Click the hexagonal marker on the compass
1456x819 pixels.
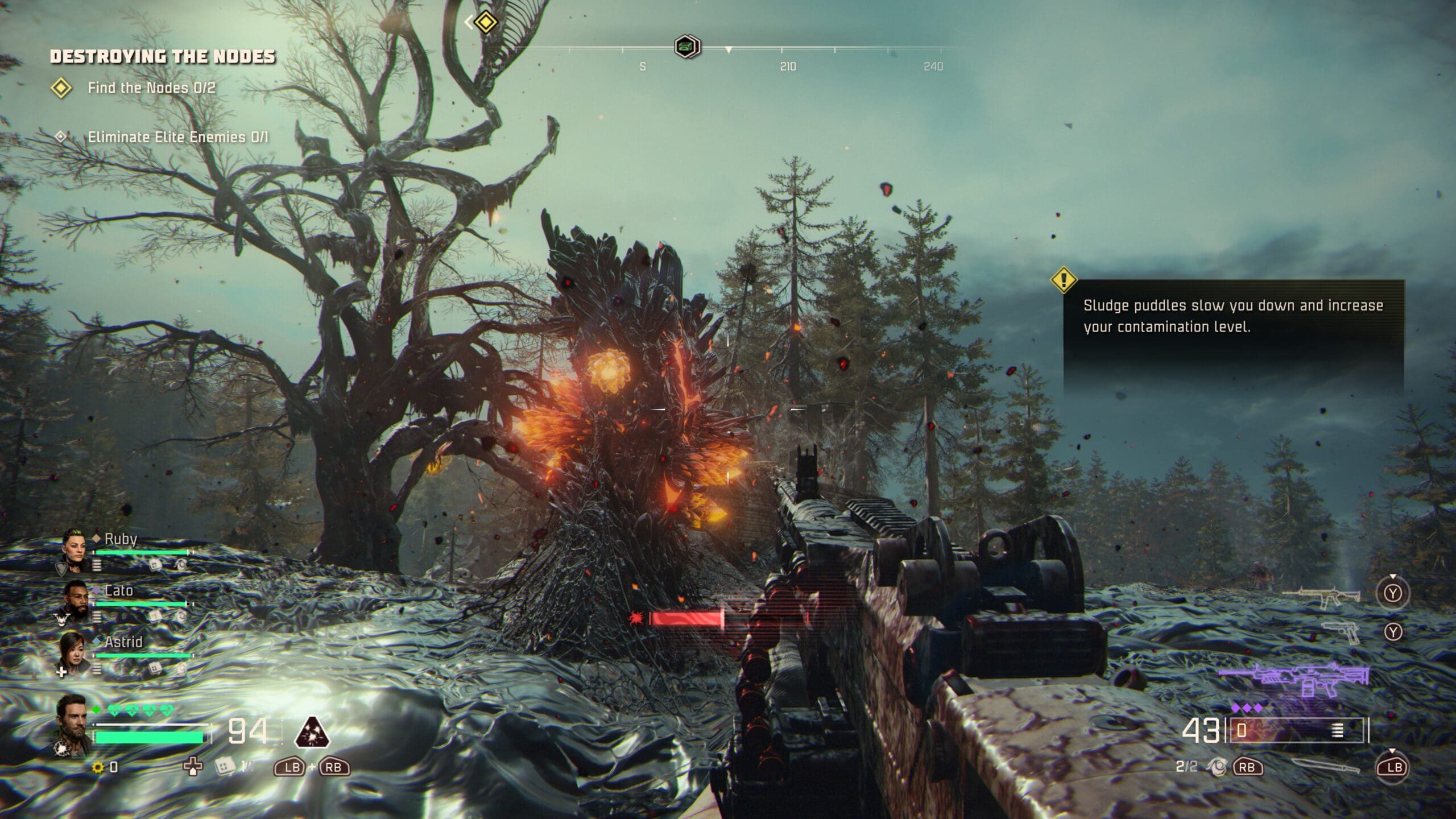pyautogui.click(x=687, y=47)
